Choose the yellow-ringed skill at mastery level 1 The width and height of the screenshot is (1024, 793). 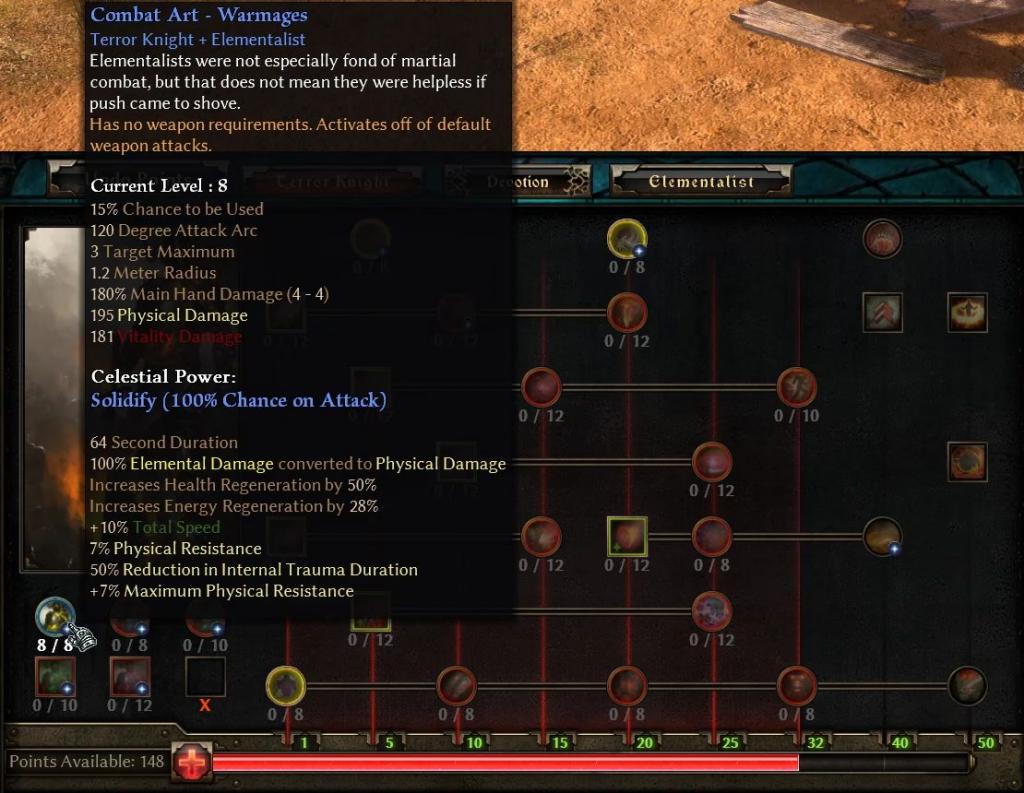point(285,686)
